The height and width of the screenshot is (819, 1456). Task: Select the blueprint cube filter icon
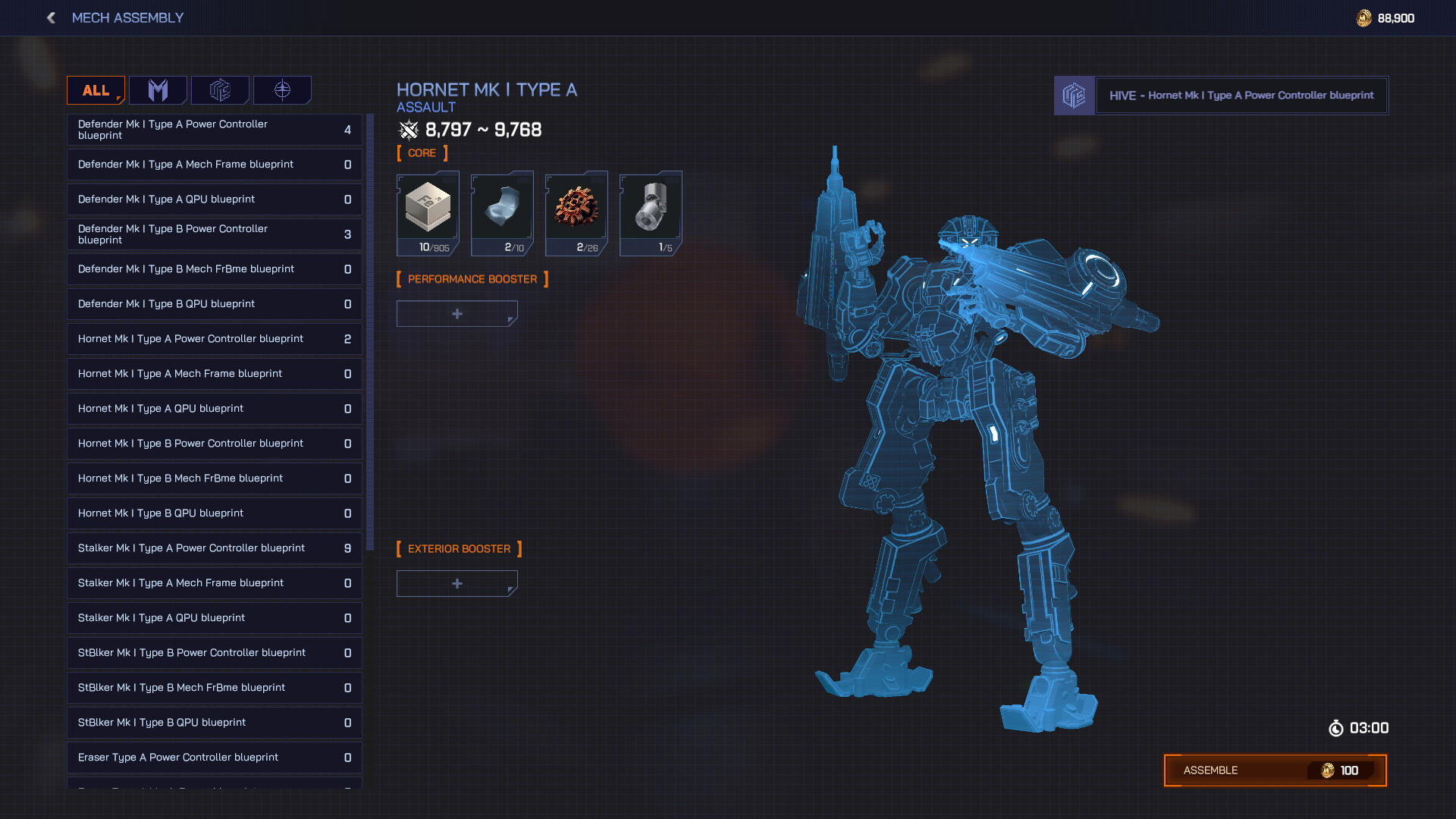click(221, 90)
